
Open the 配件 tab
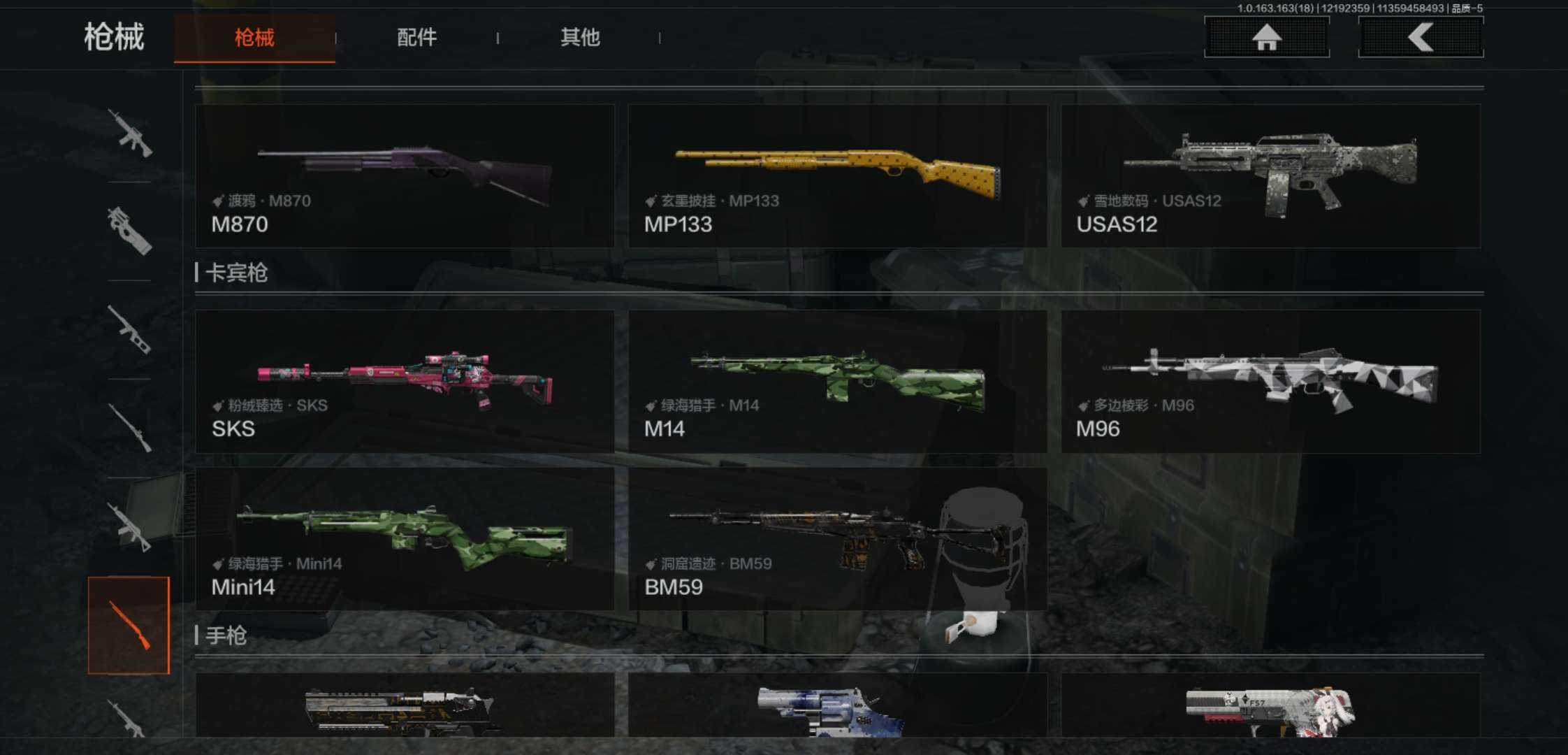[417, 38]
